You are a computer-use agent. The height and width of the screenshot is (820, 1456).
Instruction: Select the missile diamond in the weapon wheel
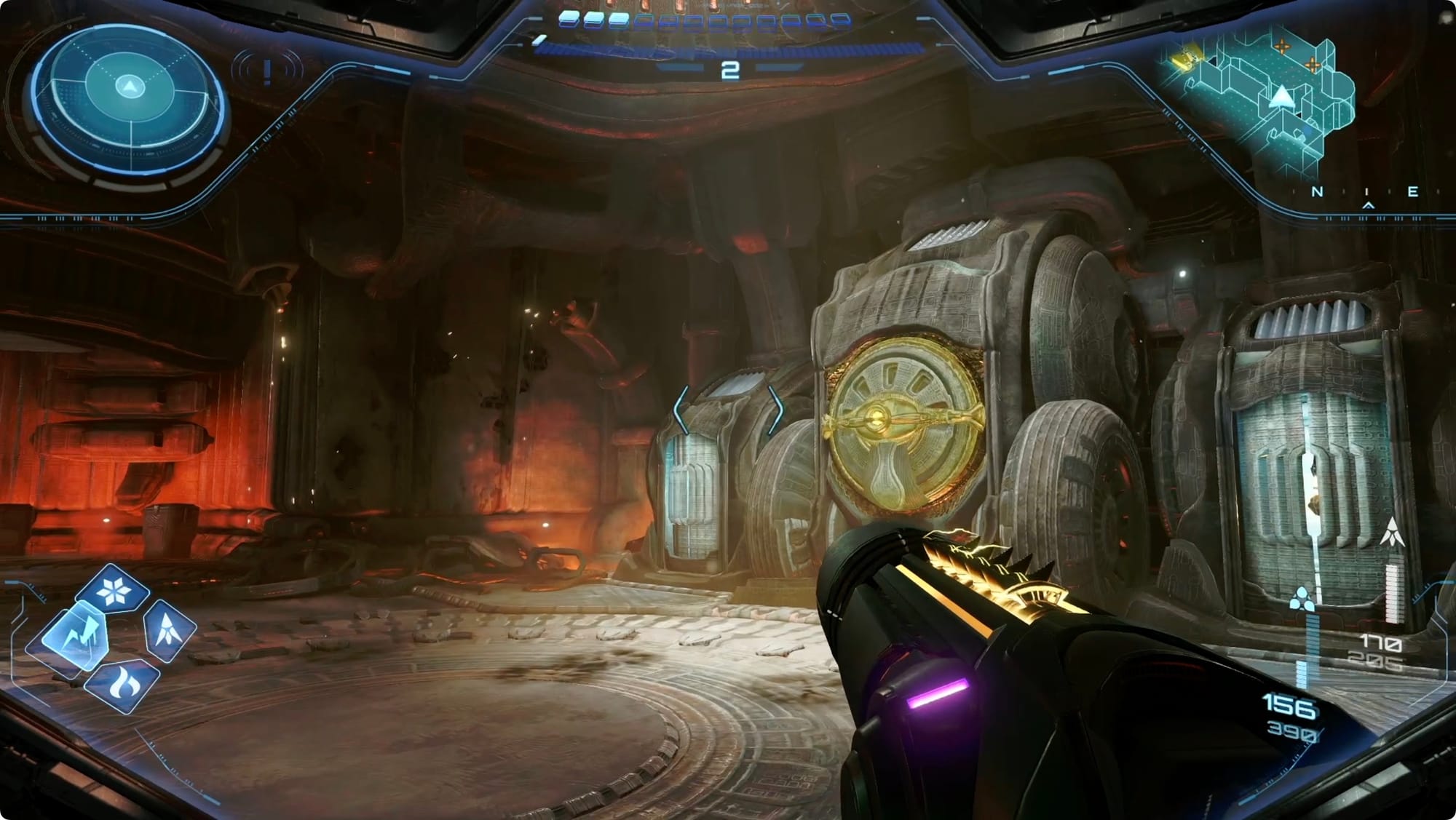point(168,629)
